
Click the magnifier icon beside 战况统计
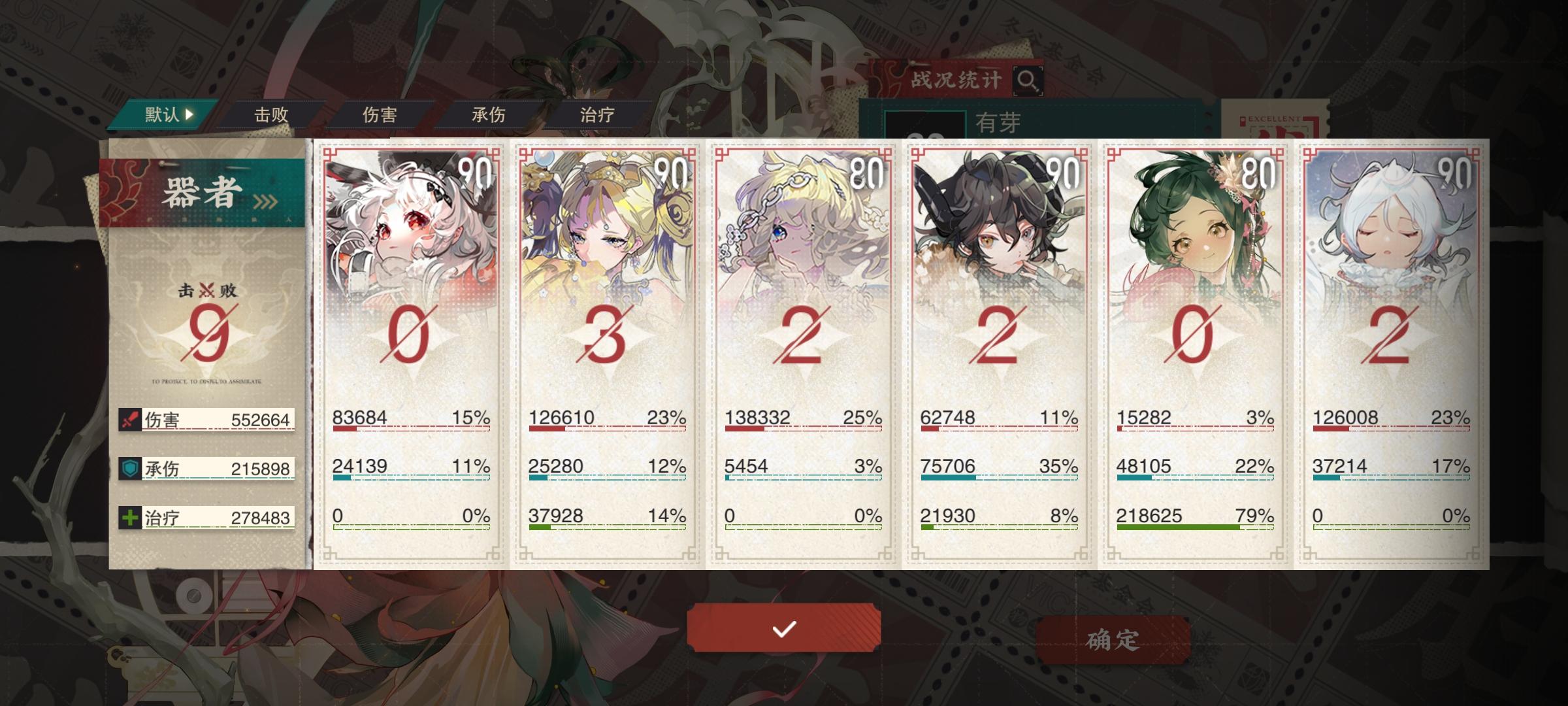coord(1027,80)
